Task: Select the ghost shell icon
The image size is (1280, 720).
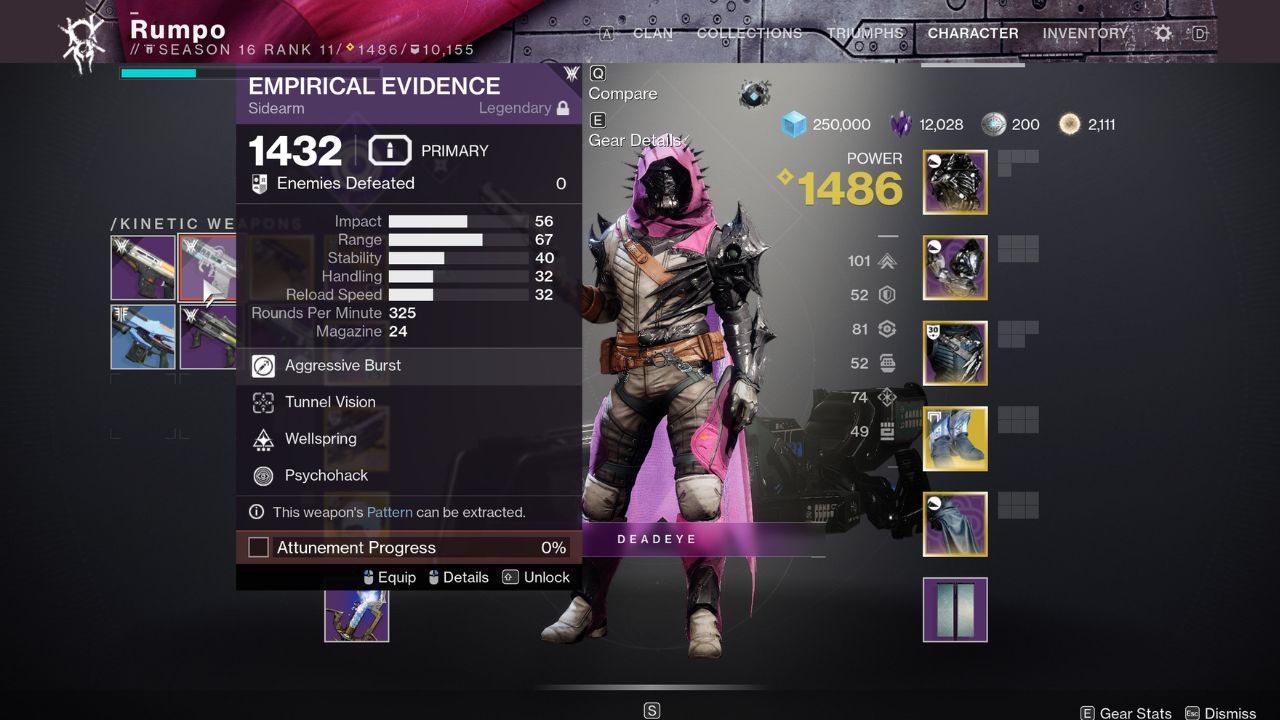Action: pos(755,95)
